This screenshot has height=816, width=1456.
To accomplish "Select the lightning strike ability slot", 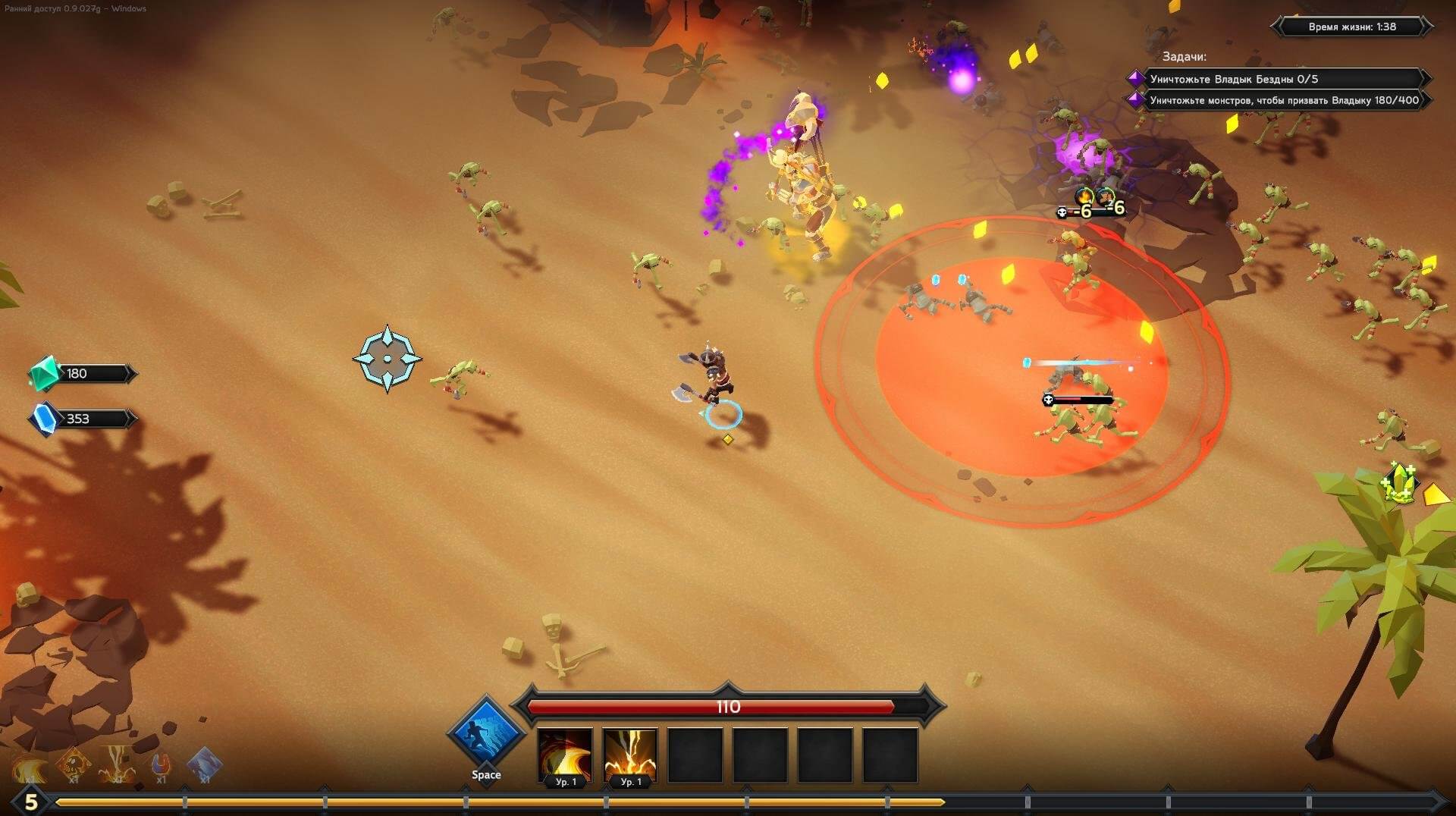I will click(x=629, y=754).
